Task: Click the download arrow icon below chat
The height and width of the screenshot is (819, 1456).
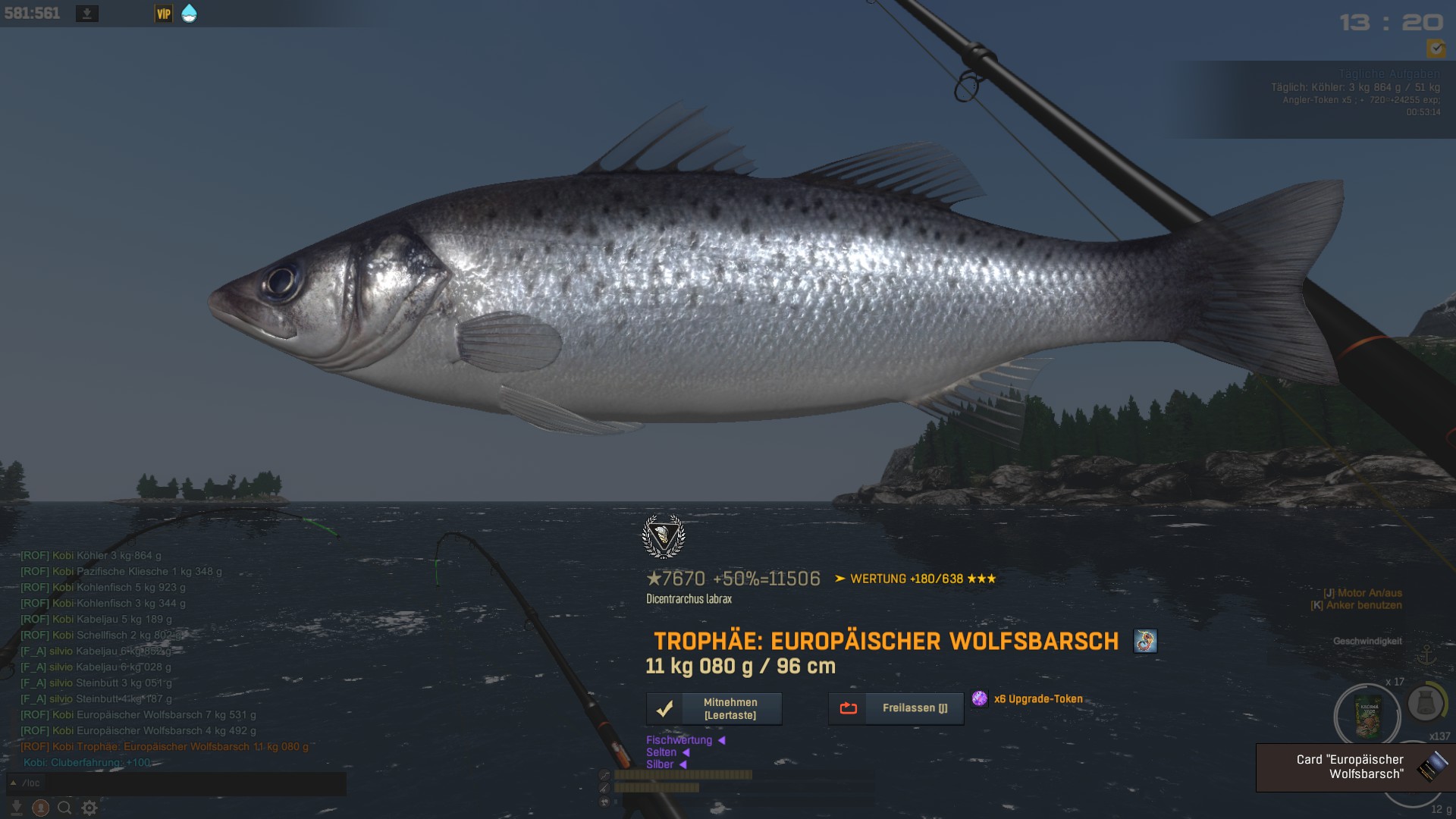Action: pyautogui.click(x=16, y=808)
